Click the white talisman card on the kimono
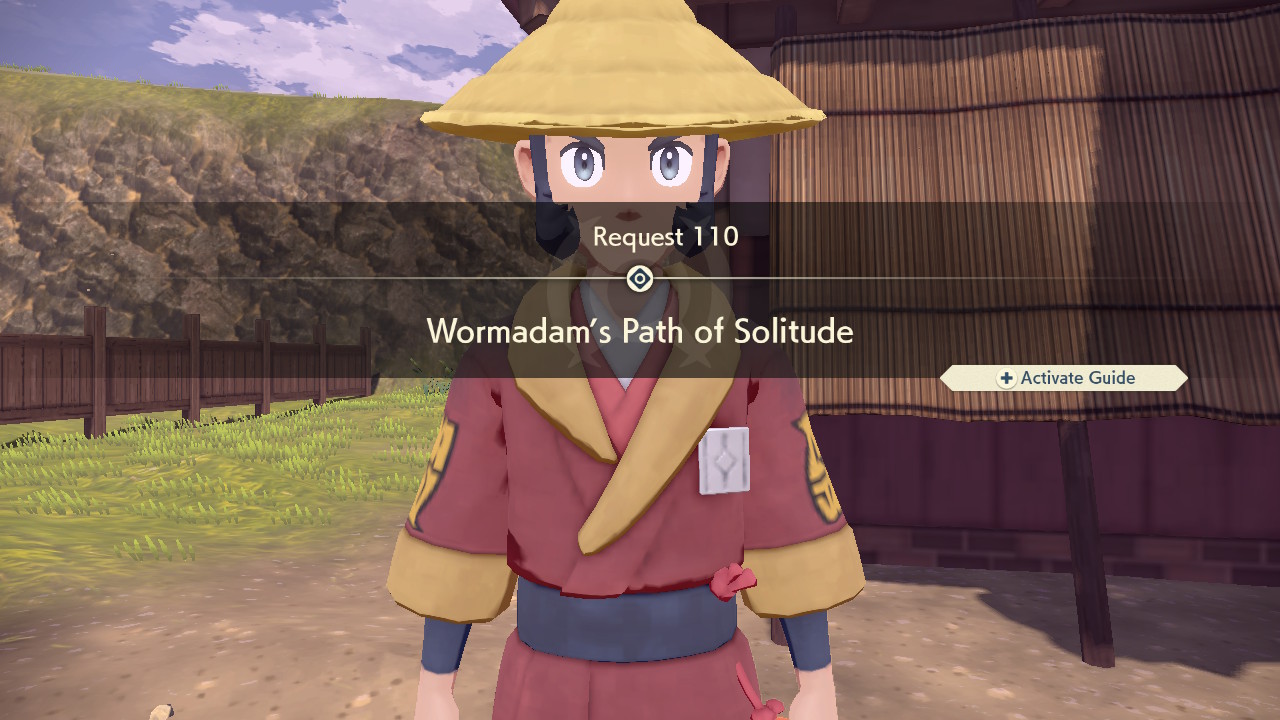1280x720 pixels. coord(723,460)
